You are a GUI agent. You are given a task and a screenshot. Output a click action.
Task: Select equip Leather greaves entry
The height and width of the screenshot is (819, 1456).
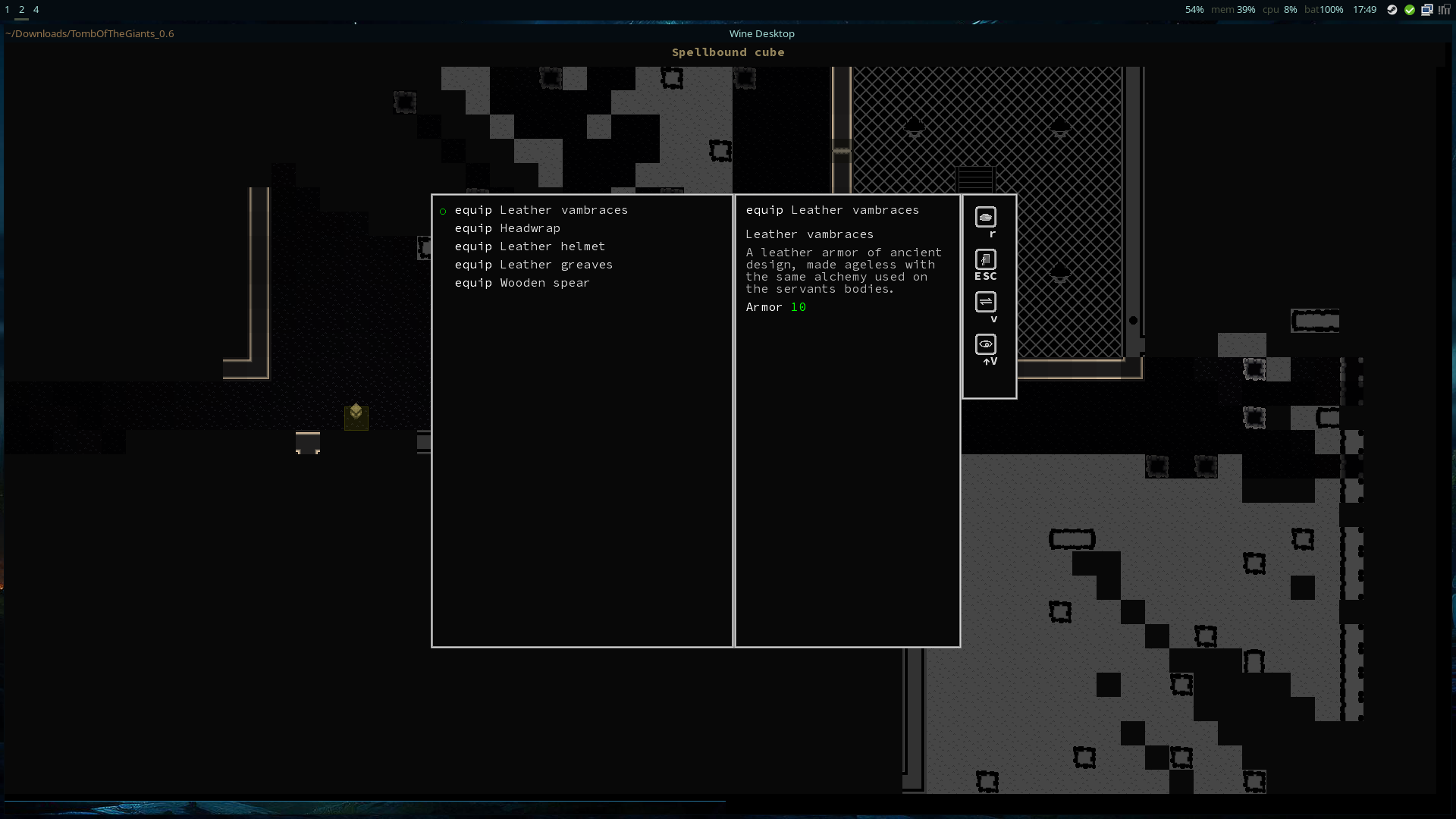pos(533,265)
